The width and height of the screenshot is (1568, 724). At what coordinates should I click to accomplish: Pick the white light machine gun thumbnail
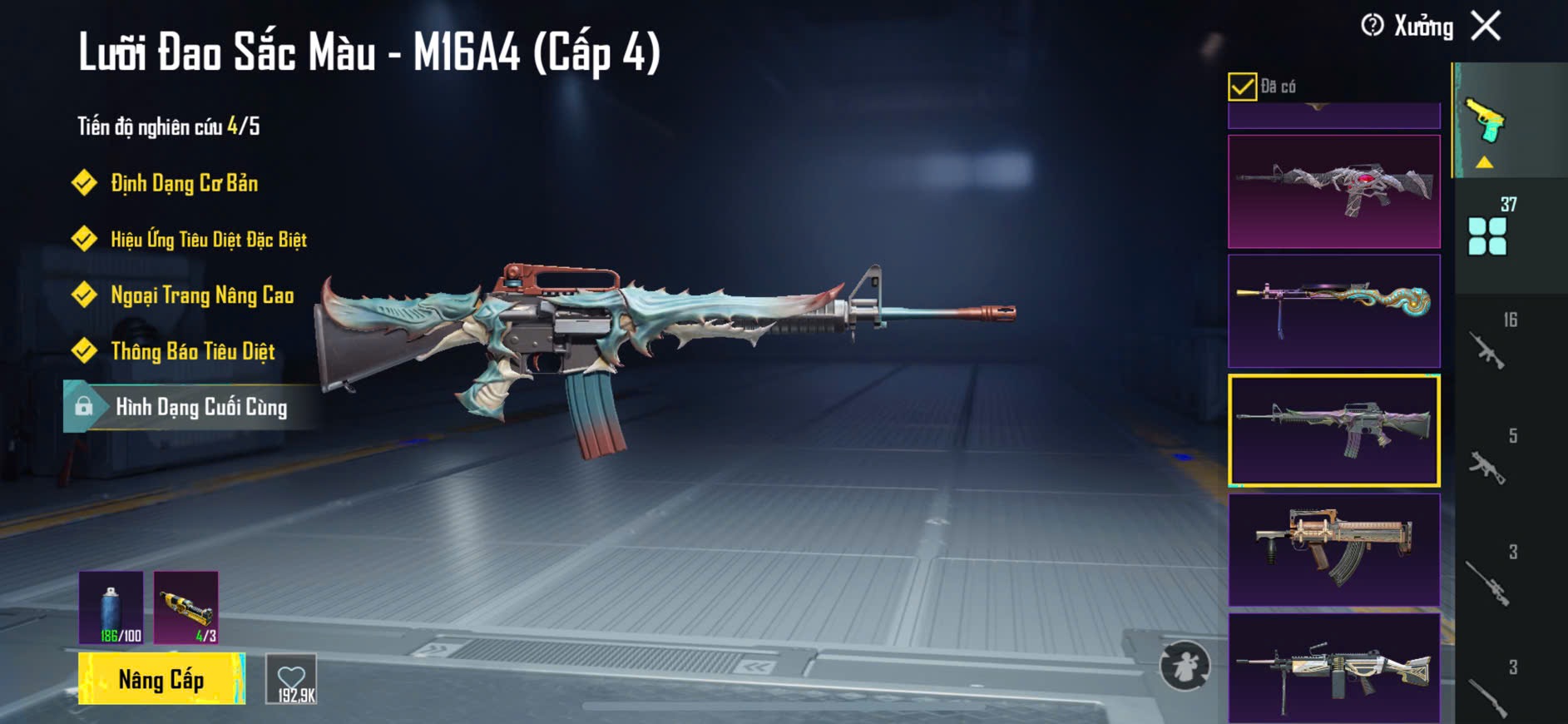coord(1333,667)
